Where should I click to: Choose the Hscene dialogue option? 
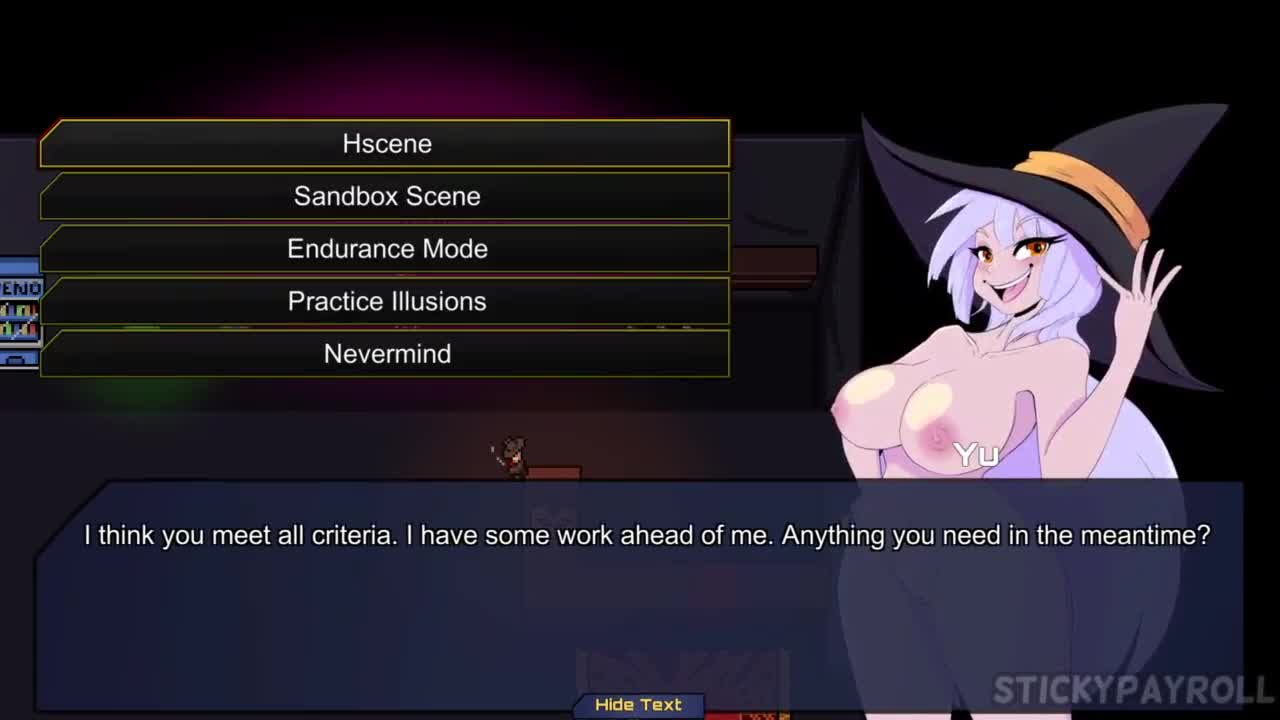click(386, 144)
